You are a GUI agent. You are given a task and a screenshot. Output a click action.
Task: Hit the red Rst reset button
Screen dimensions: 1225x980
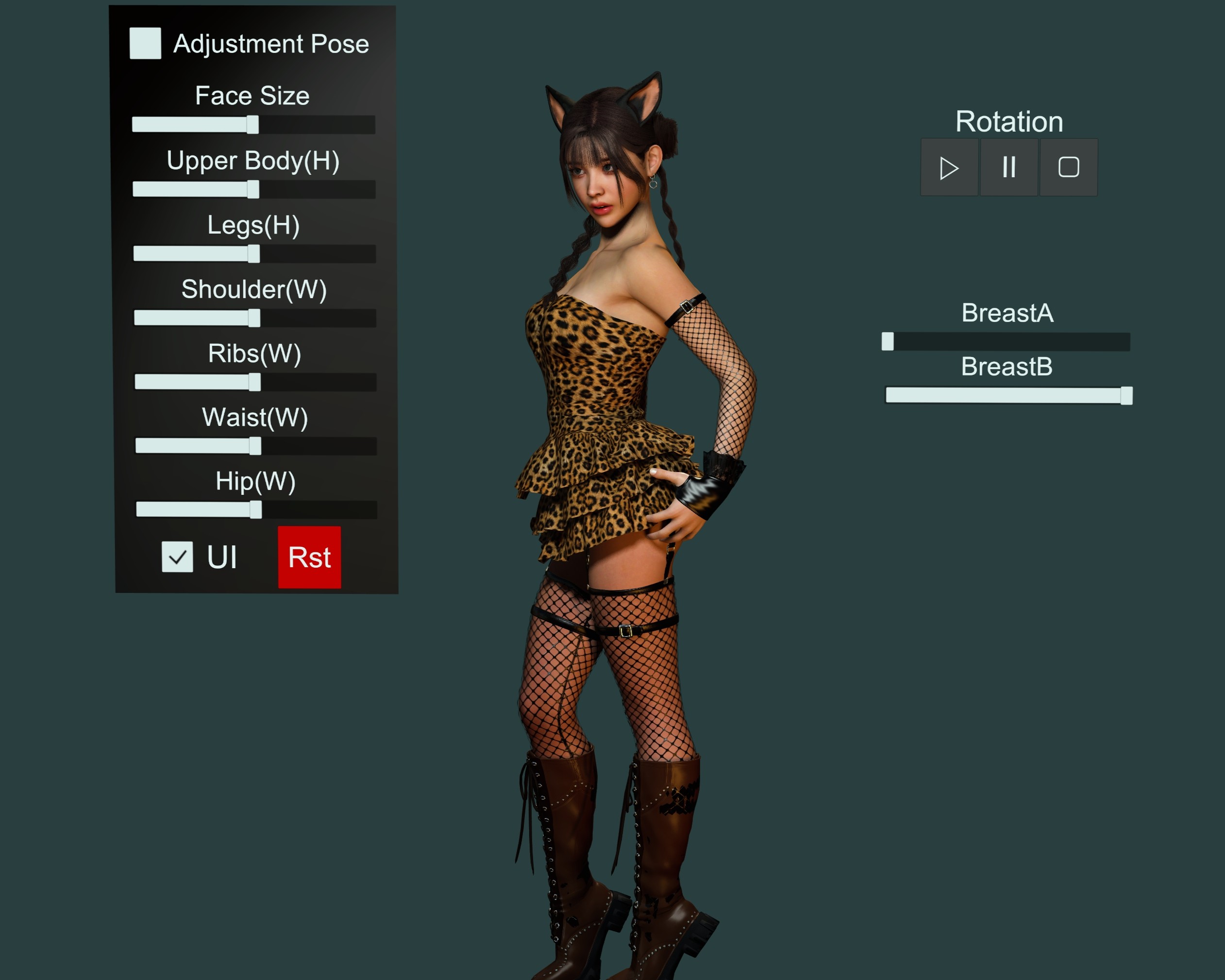pos(309,557)
